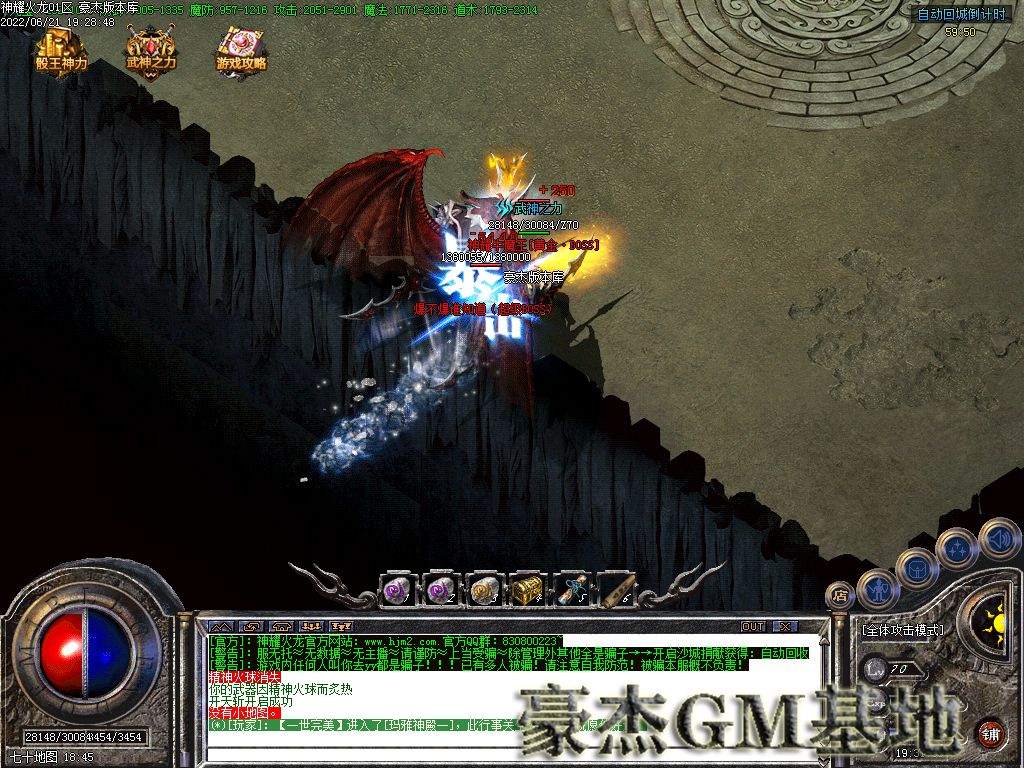Viewport: 1024px width, 768px height.
Task: Open the 游戏攻略 guide book
Action: pos(242,48)
